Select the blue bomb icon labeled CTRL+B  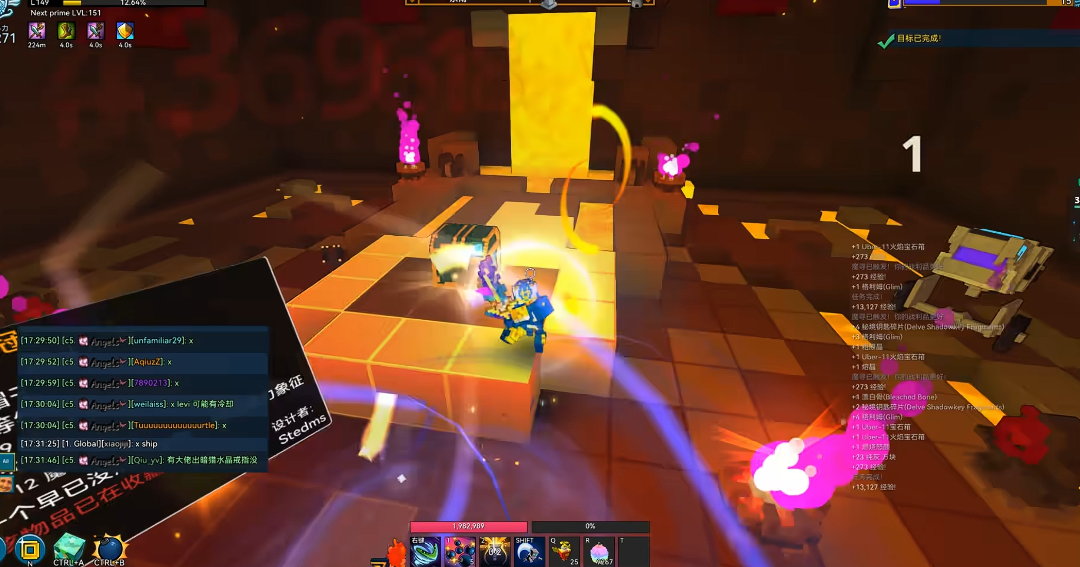(x=108, y=549)
